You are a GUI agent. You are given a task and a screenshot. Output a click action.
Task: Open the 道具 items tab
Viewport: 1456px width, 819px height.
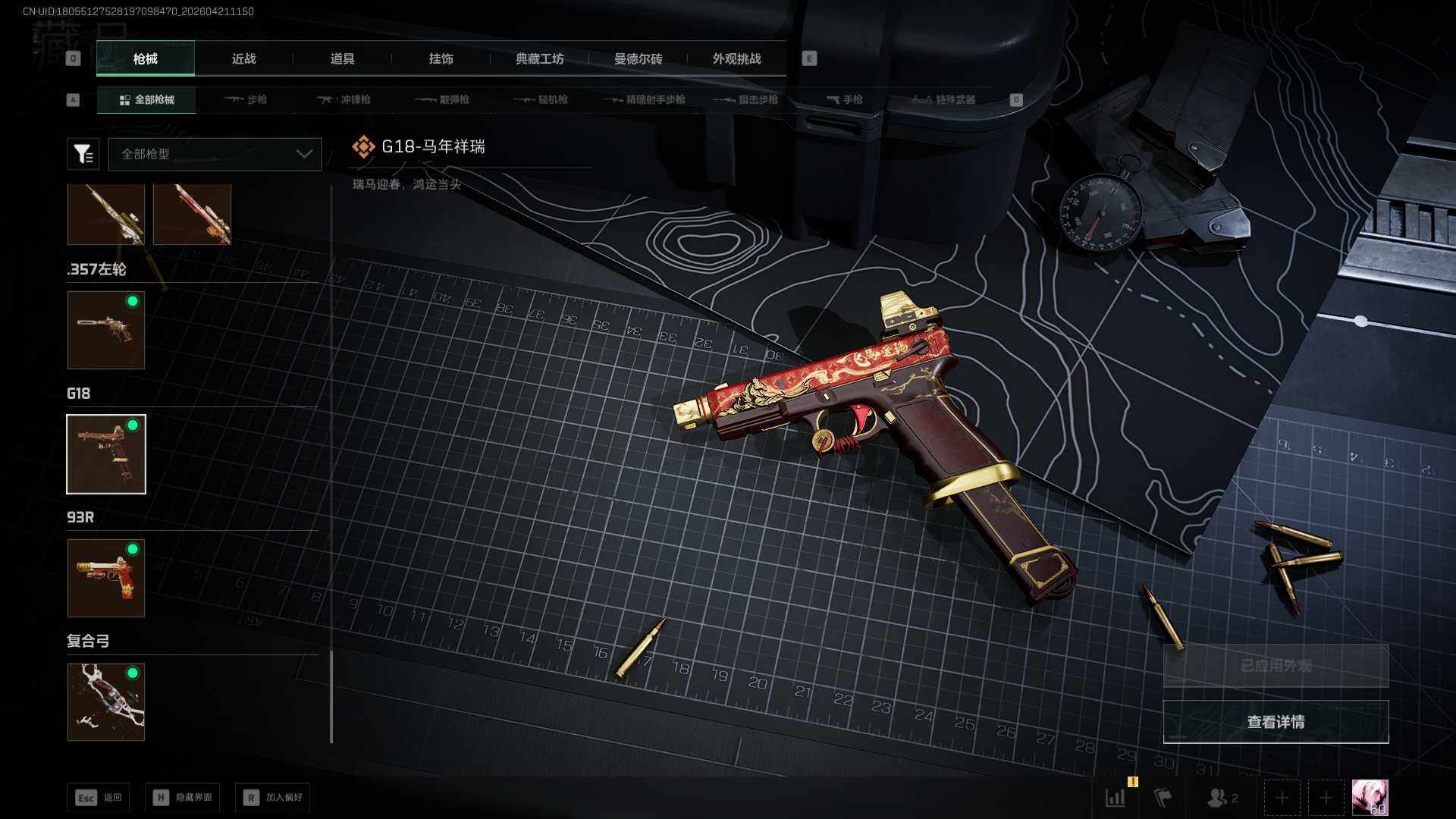tap(342, 59)
